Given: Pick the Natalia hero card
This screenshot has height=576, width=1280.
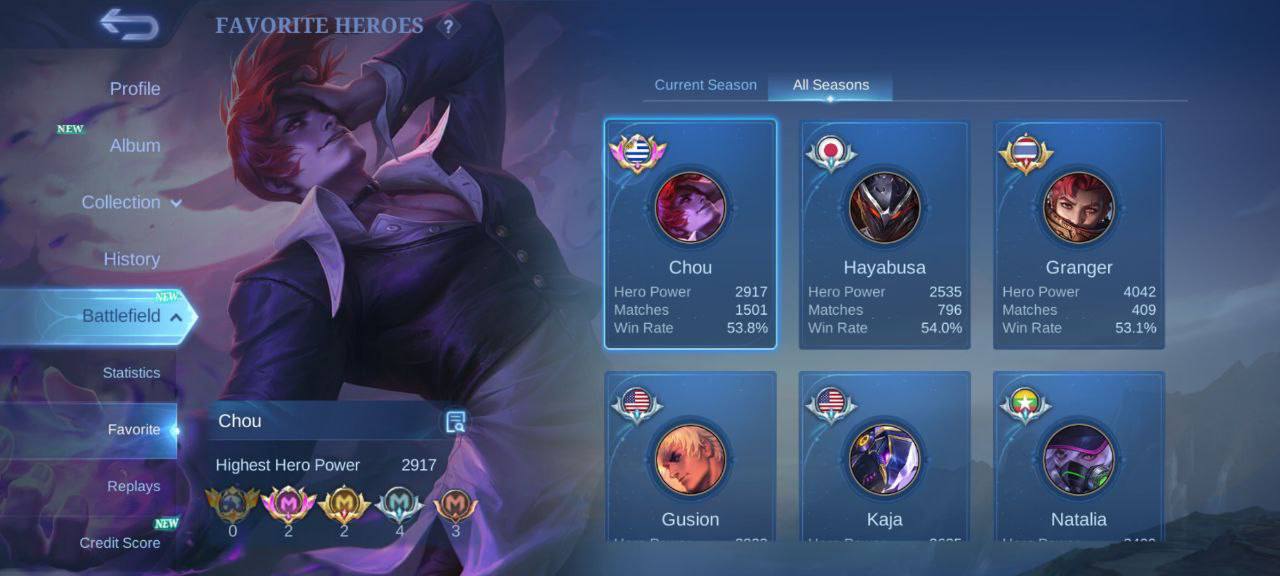Looking at the screenshot, I should pos(1078,460).
